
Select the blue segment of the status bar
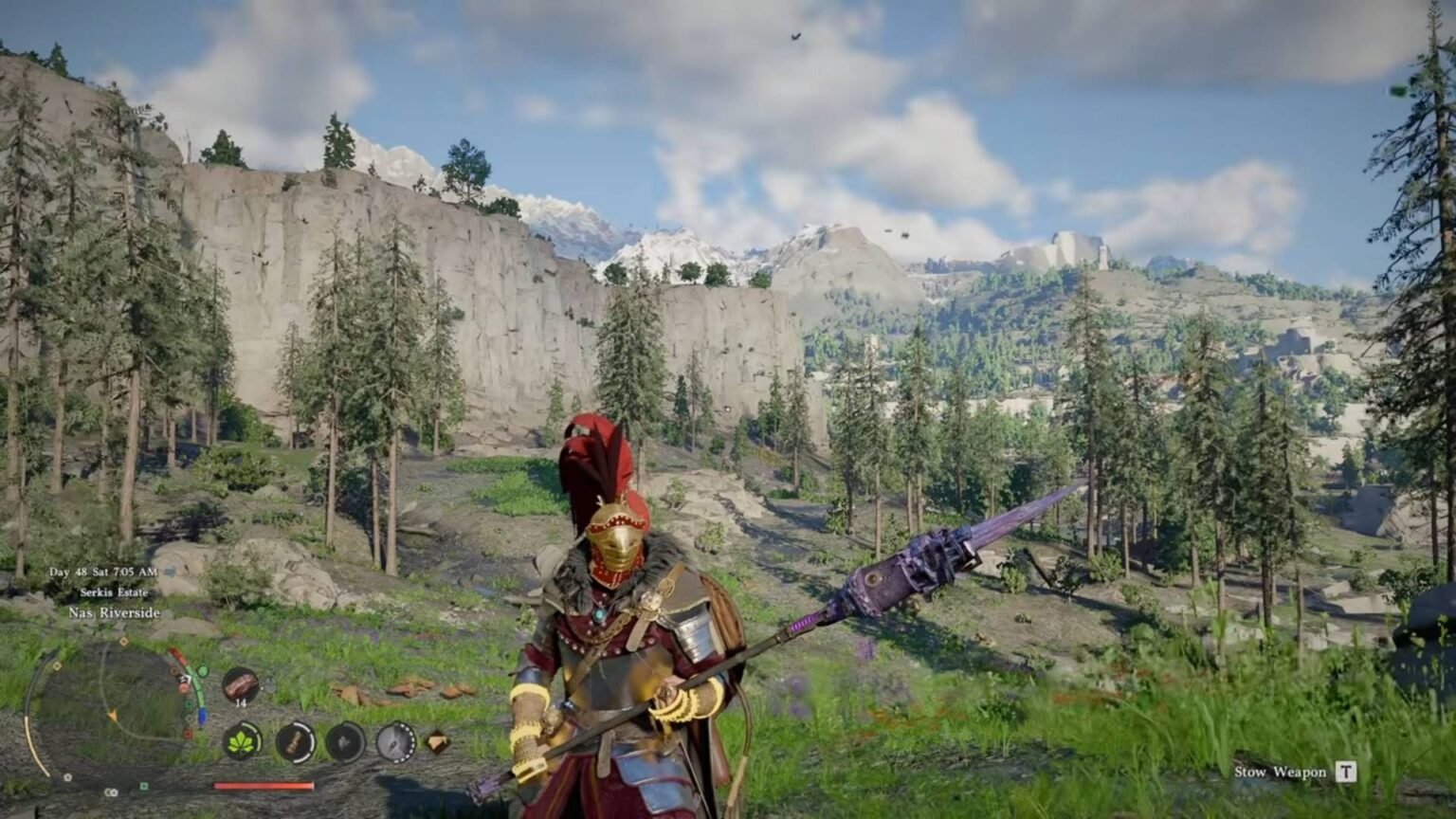202,715
